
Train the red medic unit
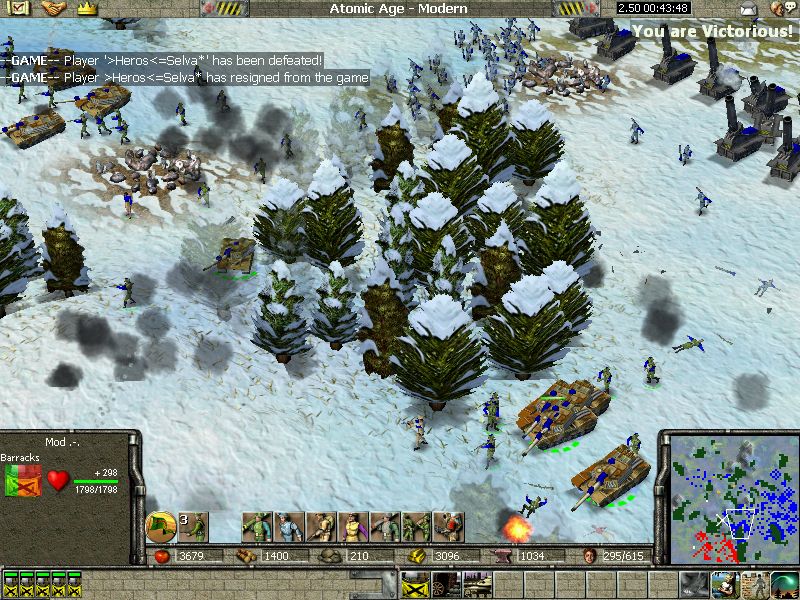coord(448,527)
